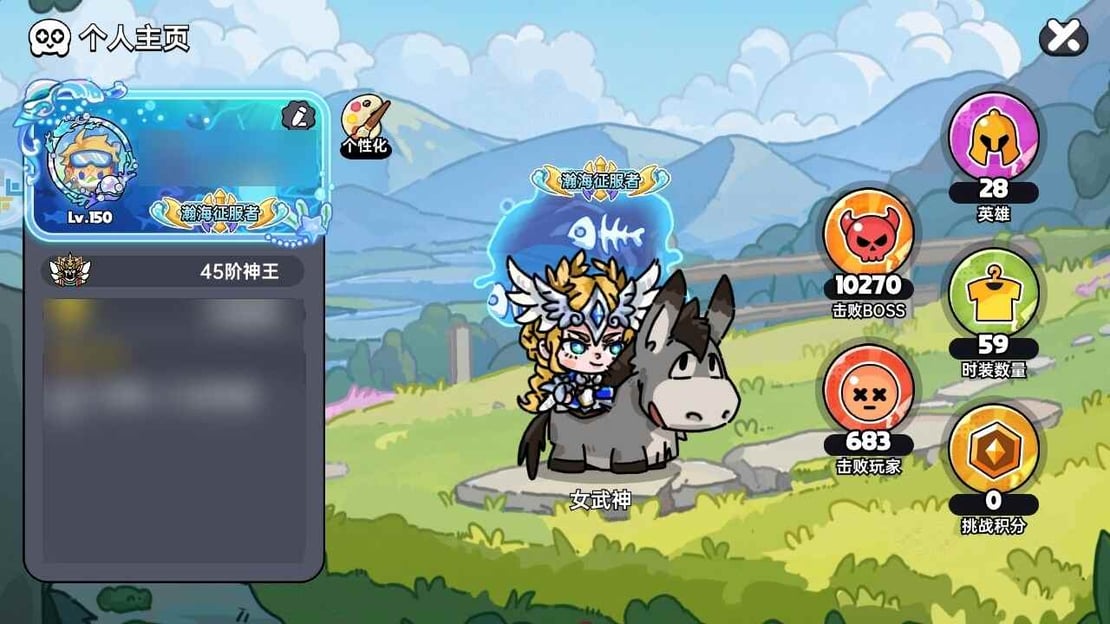
Task: Open the 挑战积分 challenge points badge
Action: click(x=992, y=451)
